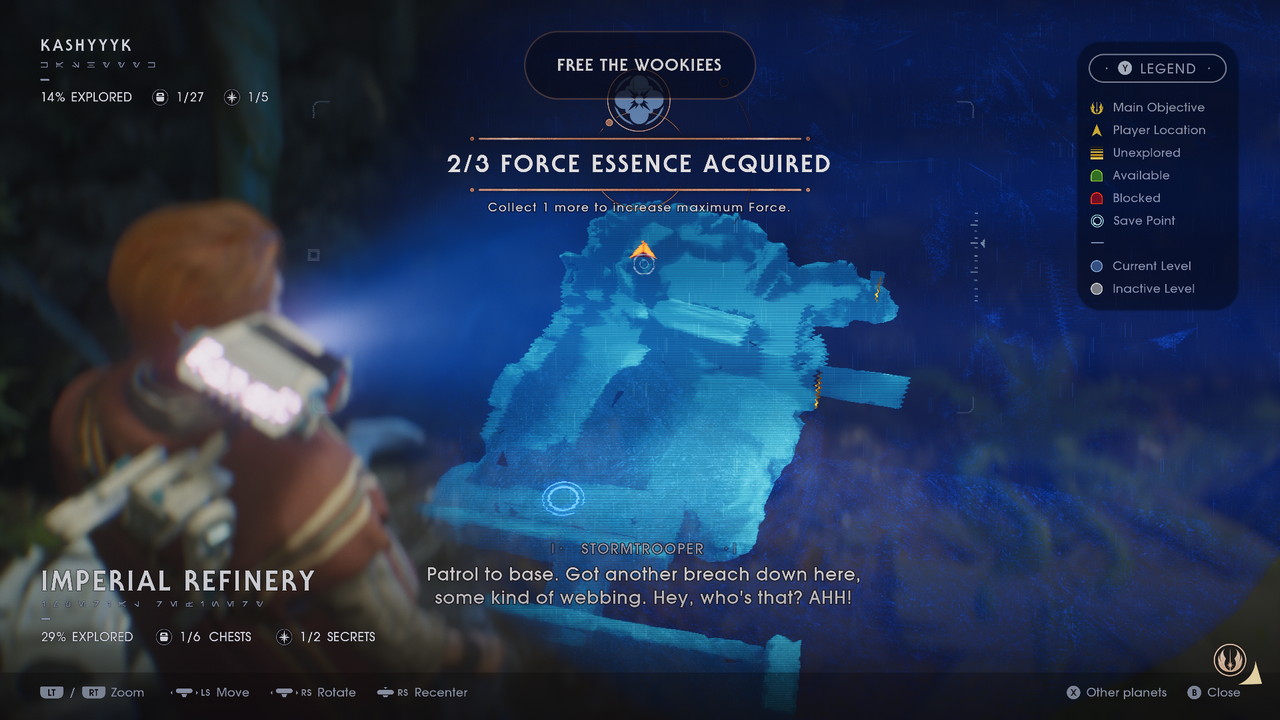Click the Save Point circle icon in legend
The image size is (1280, 720).
pyautogui.click(x=1097, y=221)
